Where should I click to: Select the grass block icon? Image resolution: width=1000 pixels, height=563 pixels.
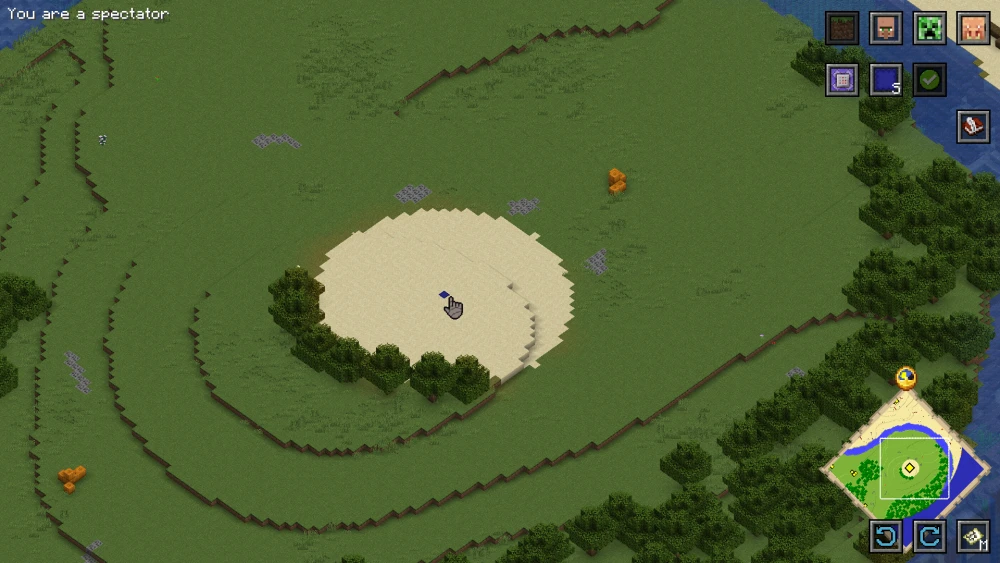[x=842, y=28]
